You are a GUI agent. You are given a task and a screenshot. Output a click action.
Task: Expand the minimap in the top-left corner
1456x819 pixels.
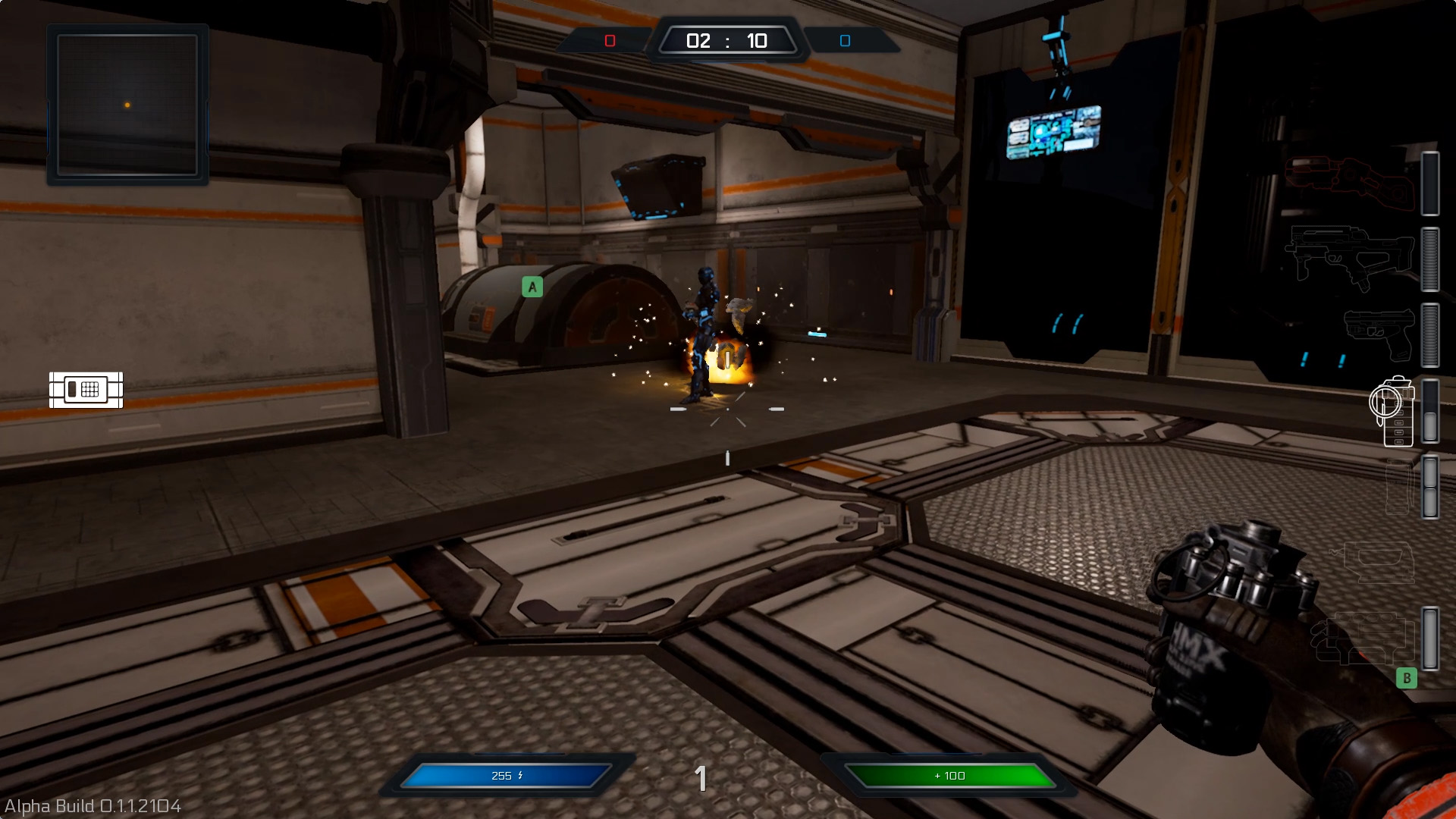coord(127,104)
